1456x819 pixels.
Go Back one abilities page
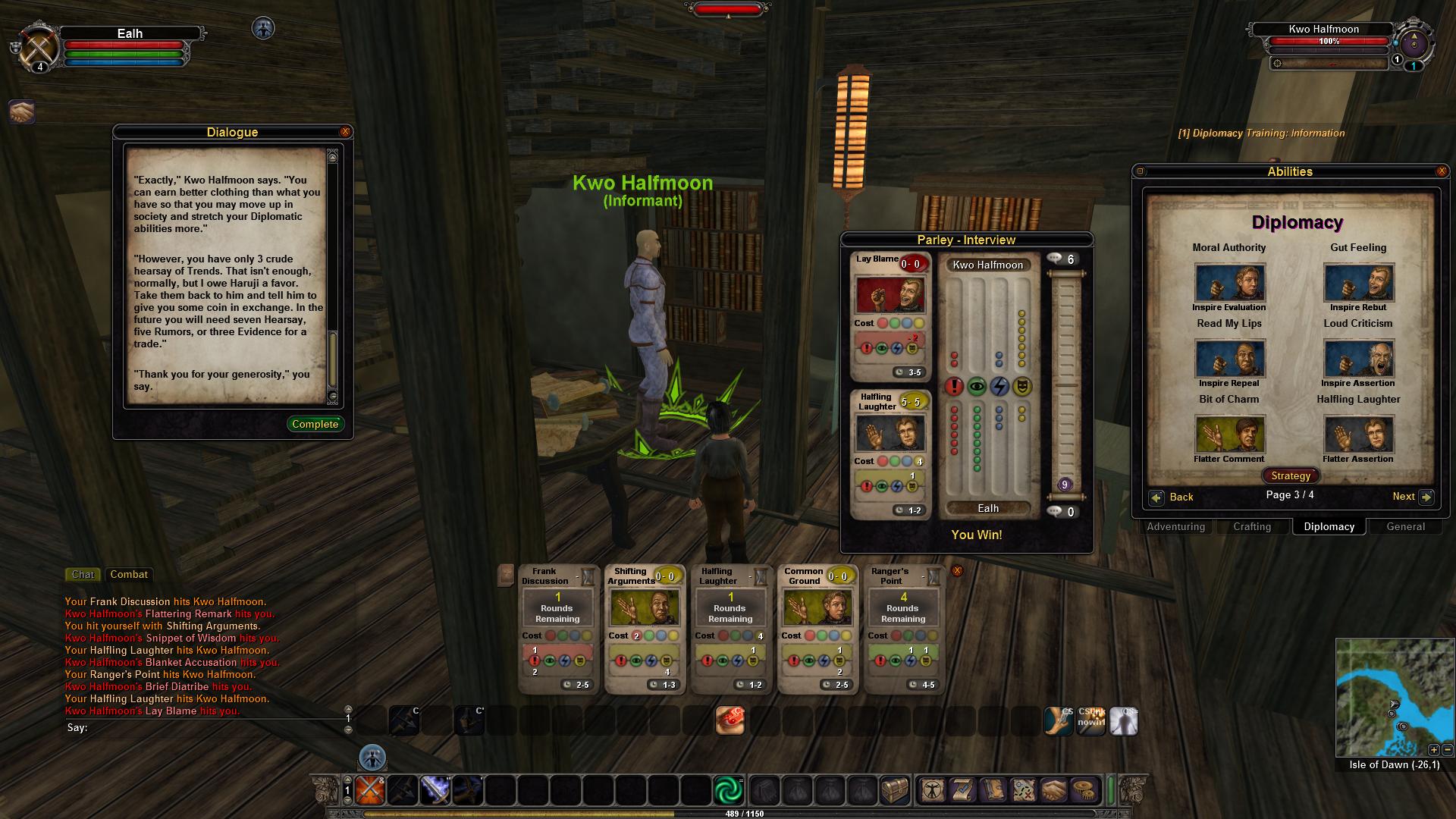click(1172, 497)
